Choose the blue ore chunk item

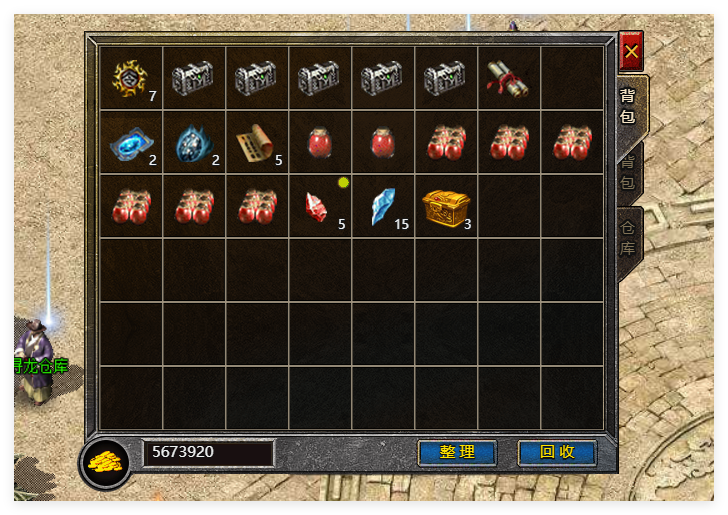tap(193, 142)
